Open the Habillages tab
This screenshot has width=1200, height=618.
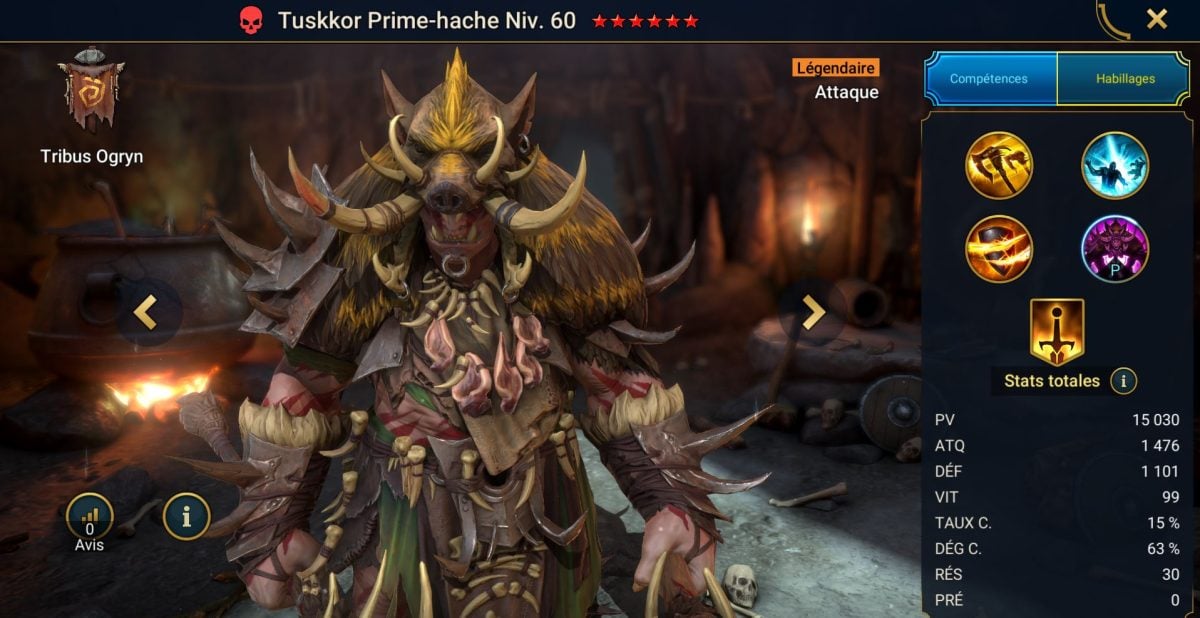click(x=1125, y=78)
